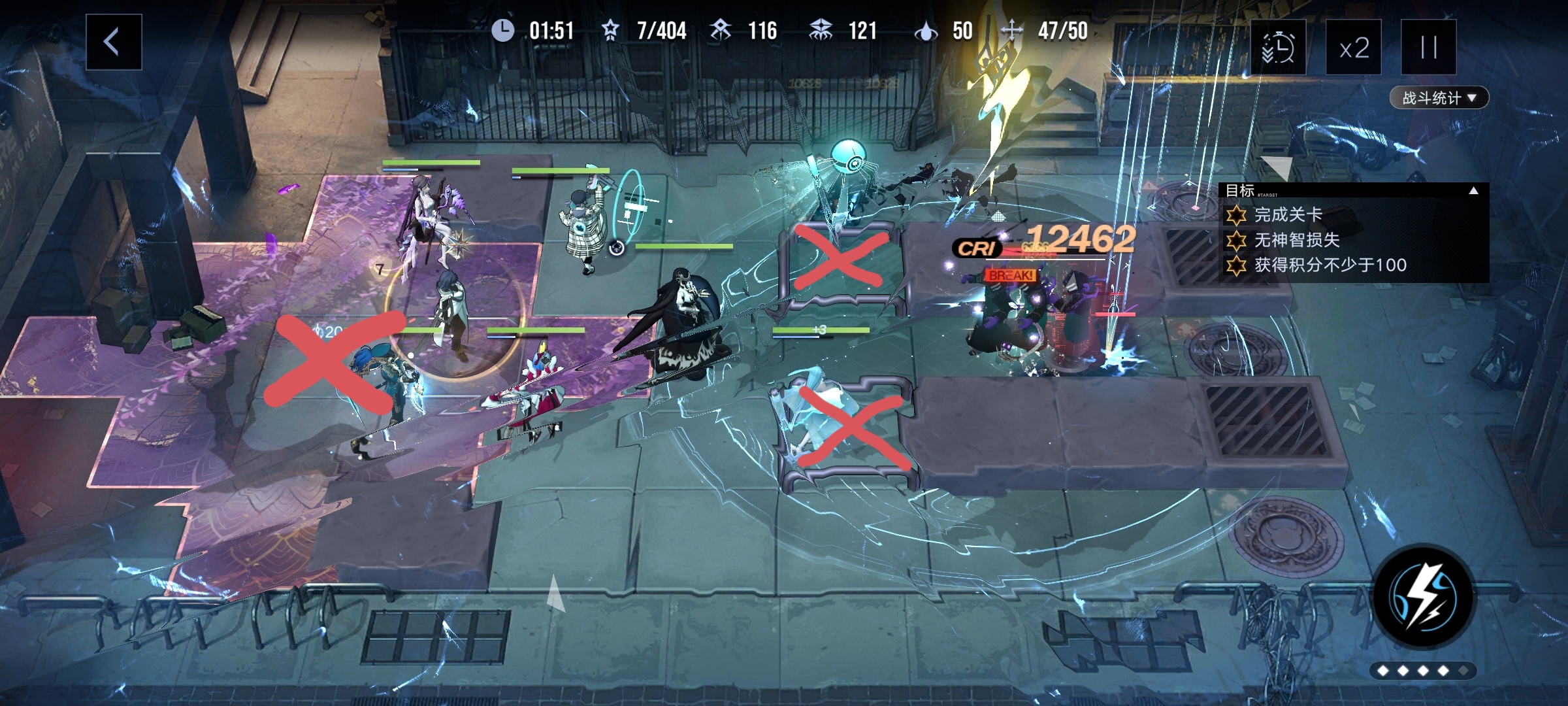Screen dimensions: 1568x706
Task: Open the 战斗统计 battle statistics dropdown
Action: point(1439,98)
